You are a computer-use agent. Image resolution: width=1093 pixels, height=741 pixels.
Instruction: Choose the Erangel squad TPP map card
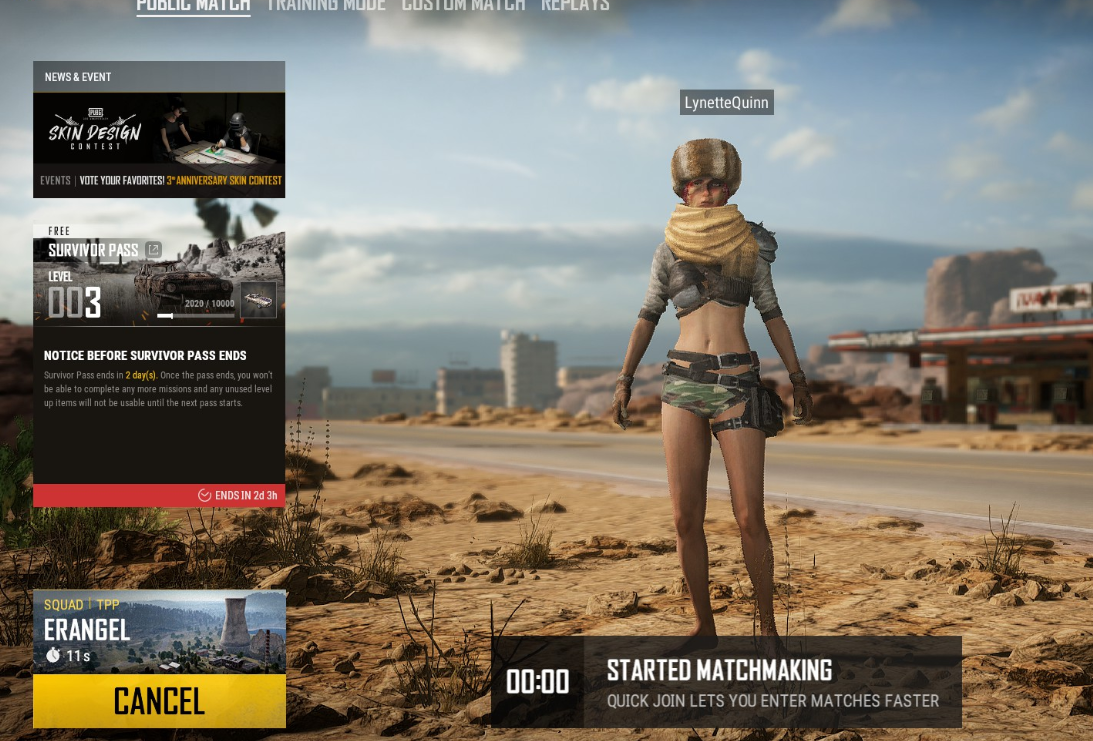(159, 632)
